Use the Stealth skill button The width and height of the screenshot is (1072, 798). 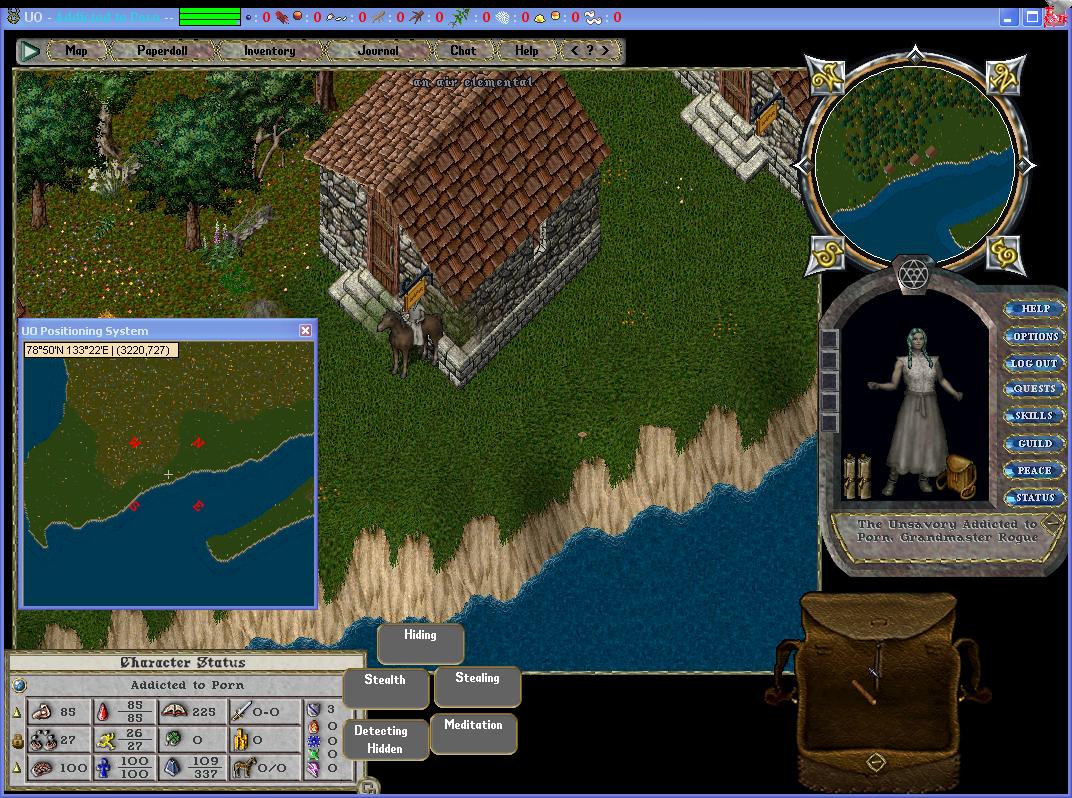click(x=385, y=688)
